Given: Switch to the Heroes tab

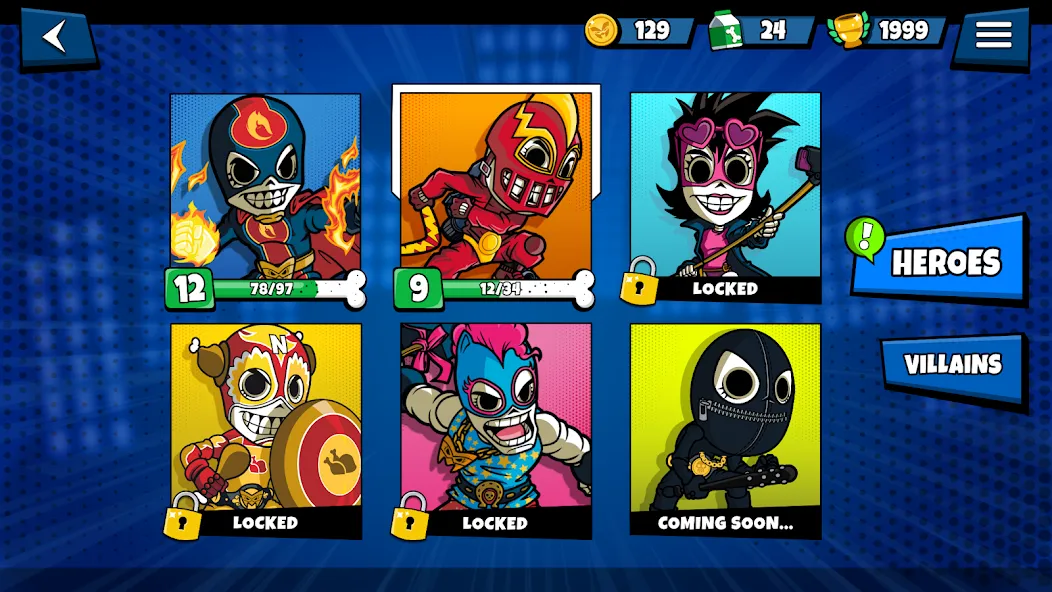Looking at the screenshot, I should pos(942,261).
